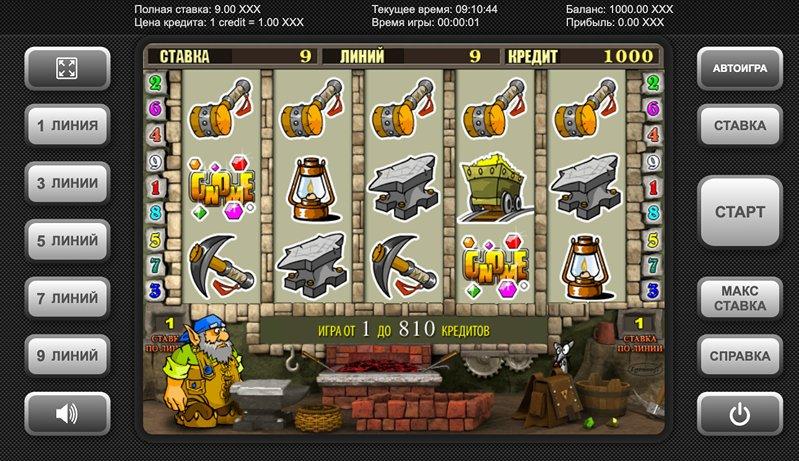This screenshot has height=461, width=799.
Task: Select МАКС СТАВКА maximum bet
Action: click(x=740, y=298)
